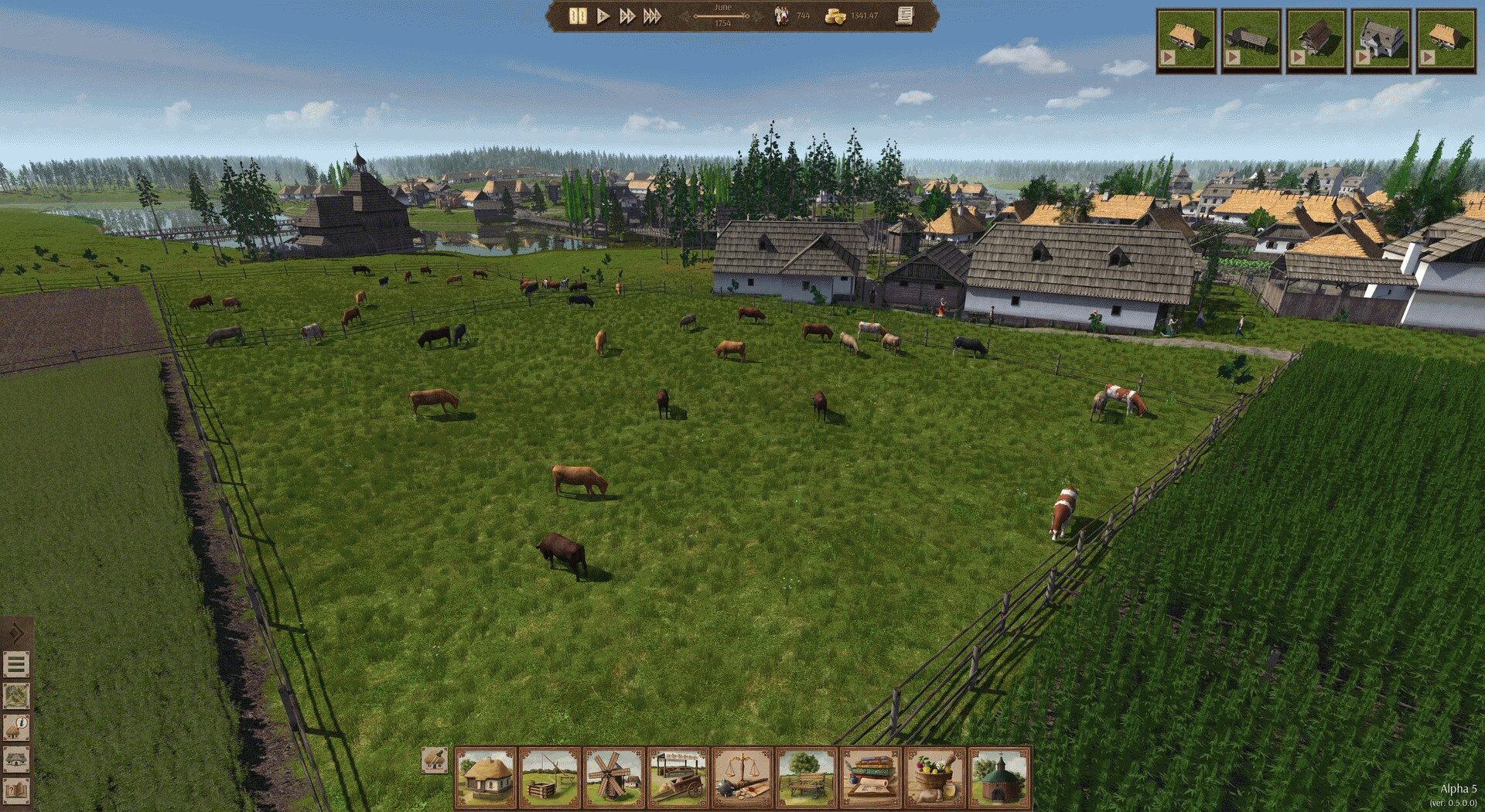1485x812 pixels.
Task: Collapse the left side panel arrow
Action: (16, 633)
